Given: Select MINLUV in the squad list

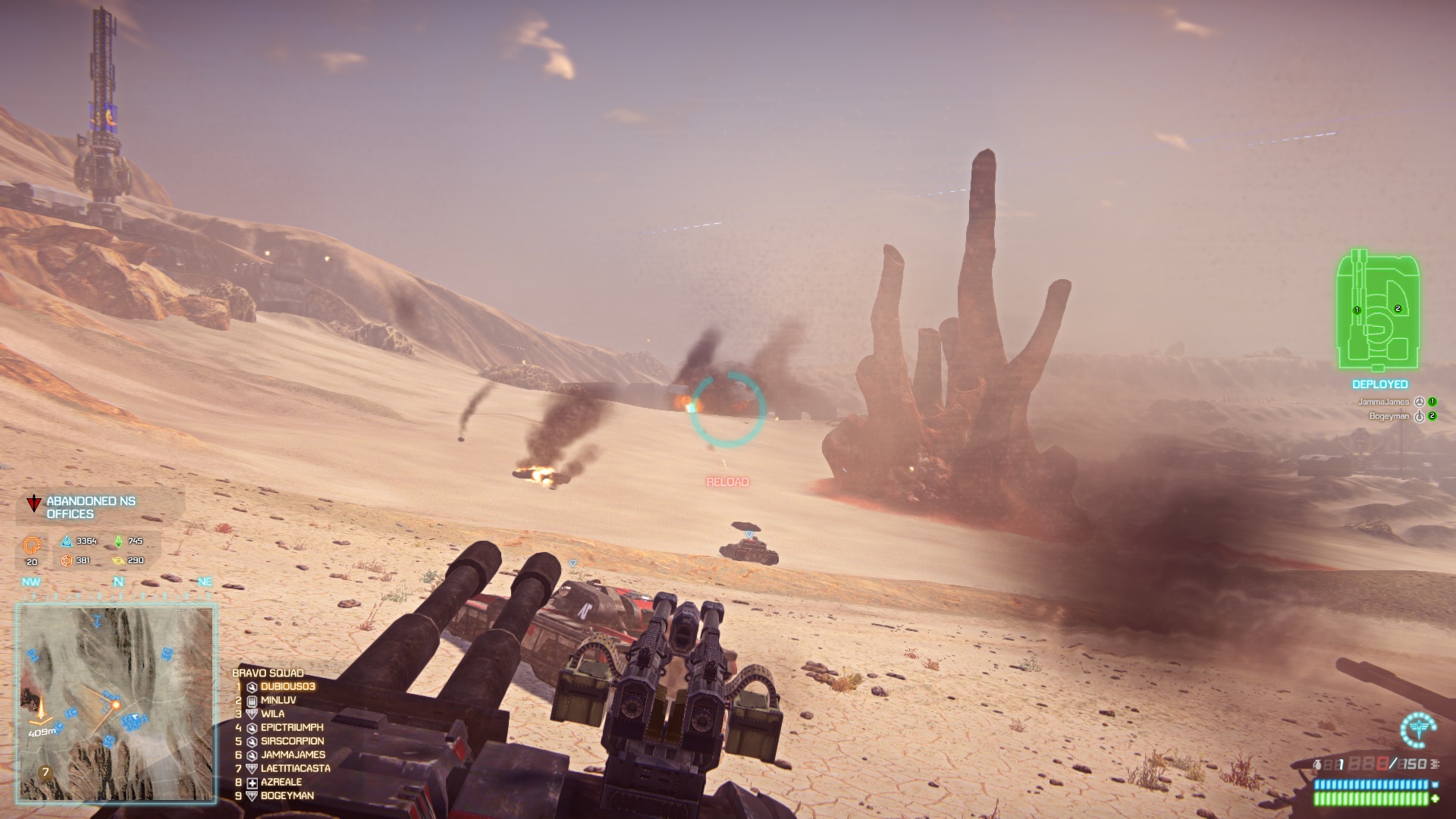Looking at the screenshot, I should click(278, 700).
